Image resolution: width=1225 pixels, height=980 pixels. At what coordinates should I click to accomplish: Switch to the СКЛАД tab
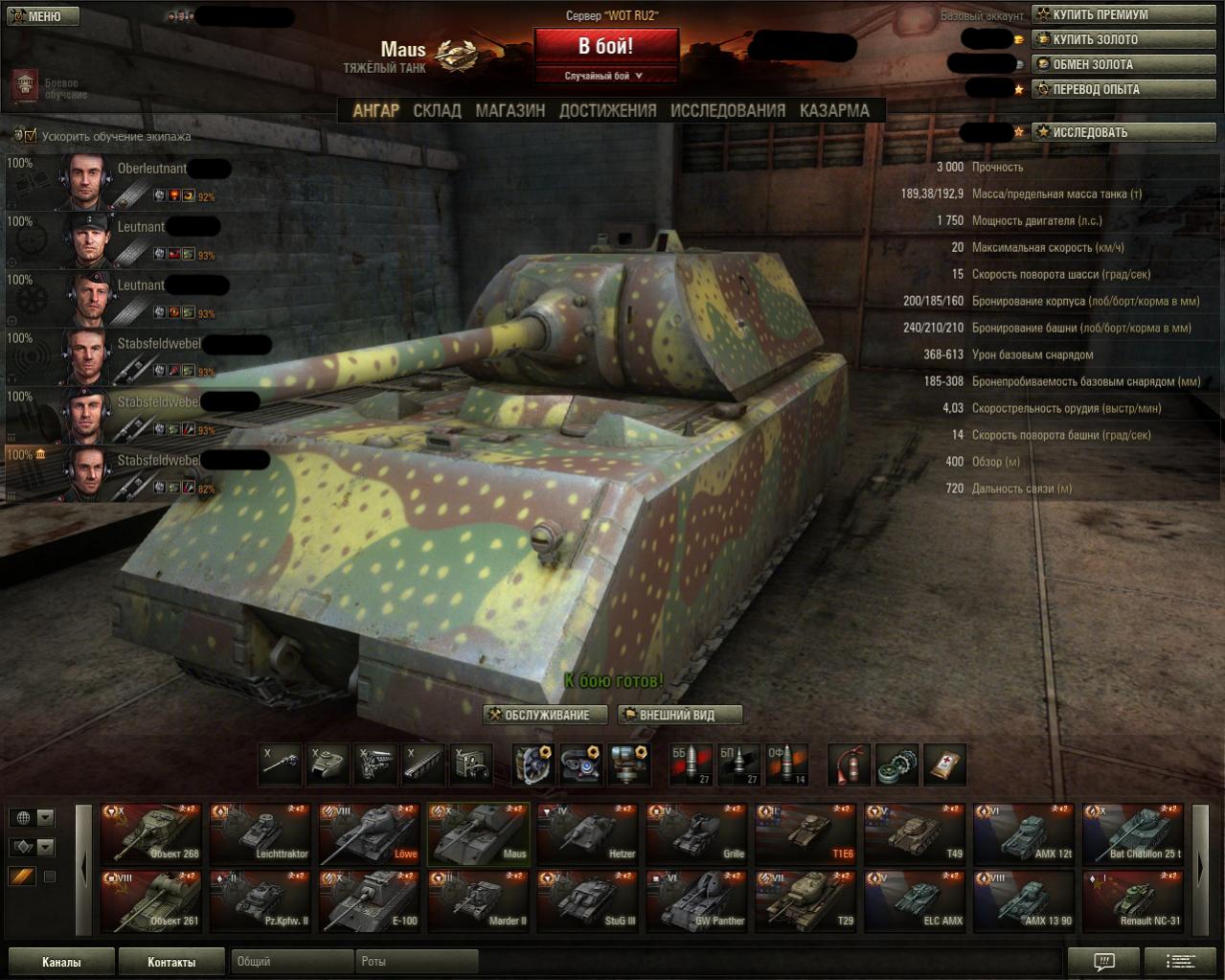point(437,110)
